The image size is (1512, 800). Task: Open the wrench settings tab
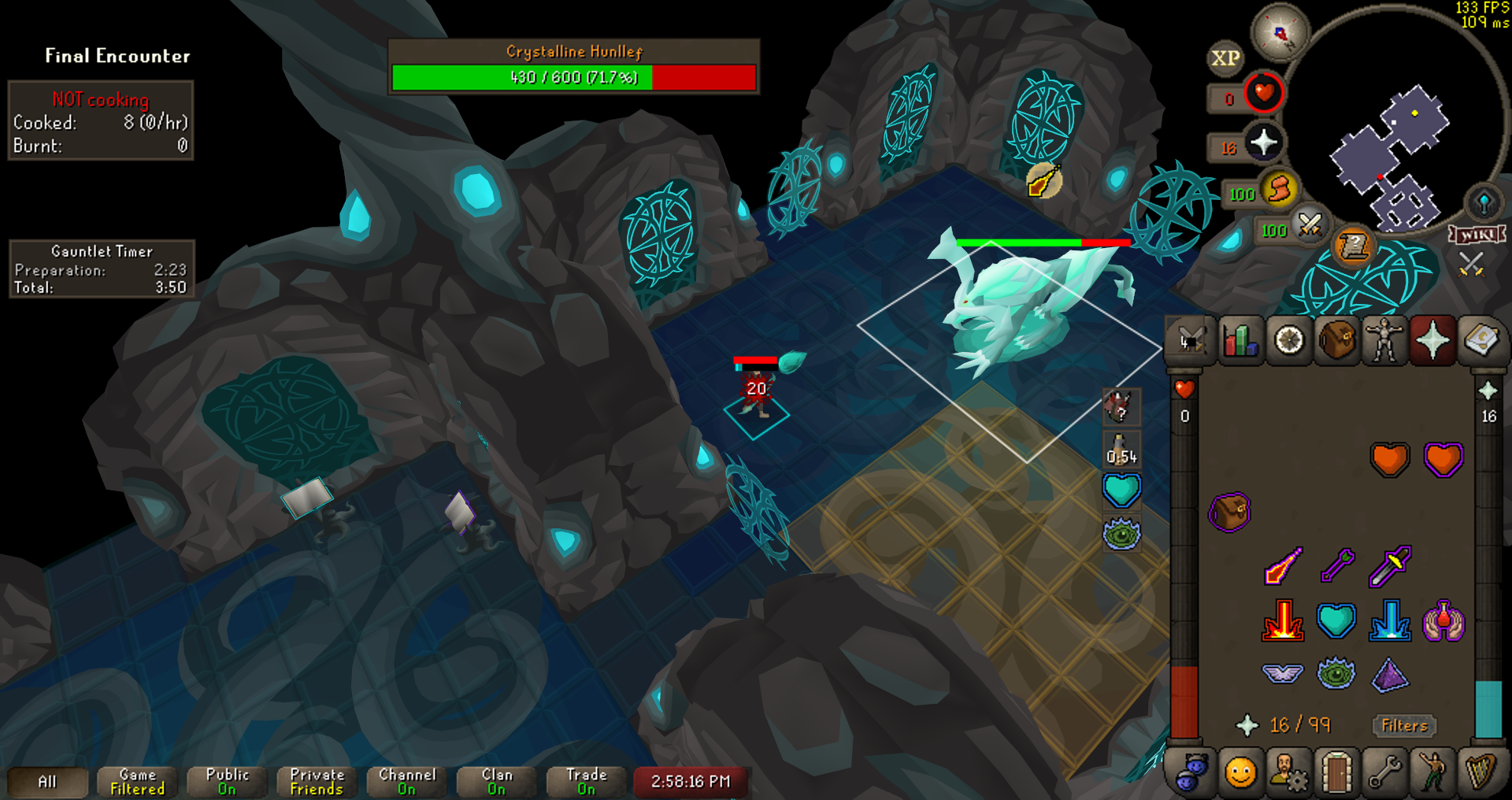[x=1384, y=772]
